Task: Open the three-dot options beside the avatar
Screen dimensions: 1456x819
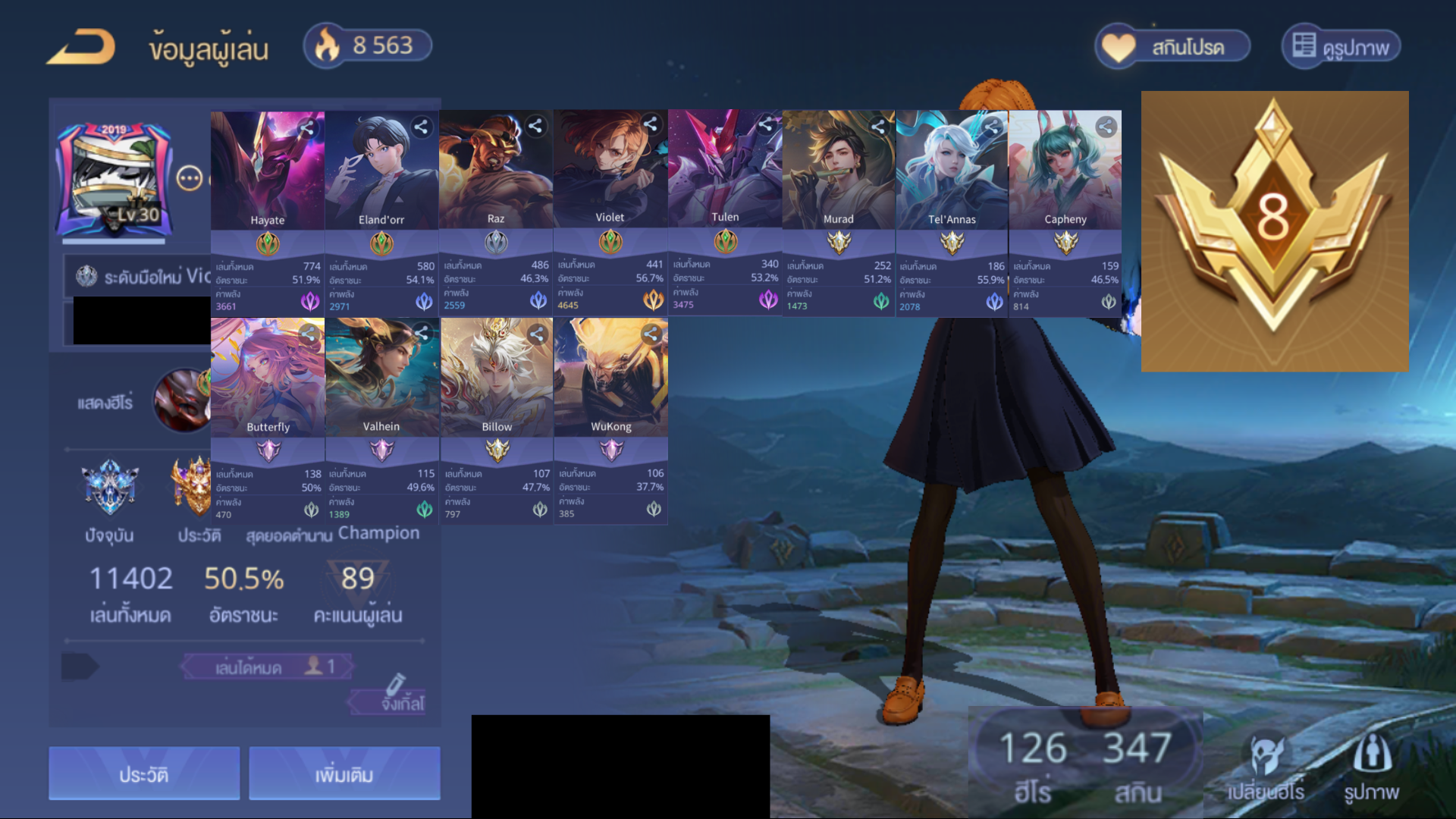Action: 189,179
